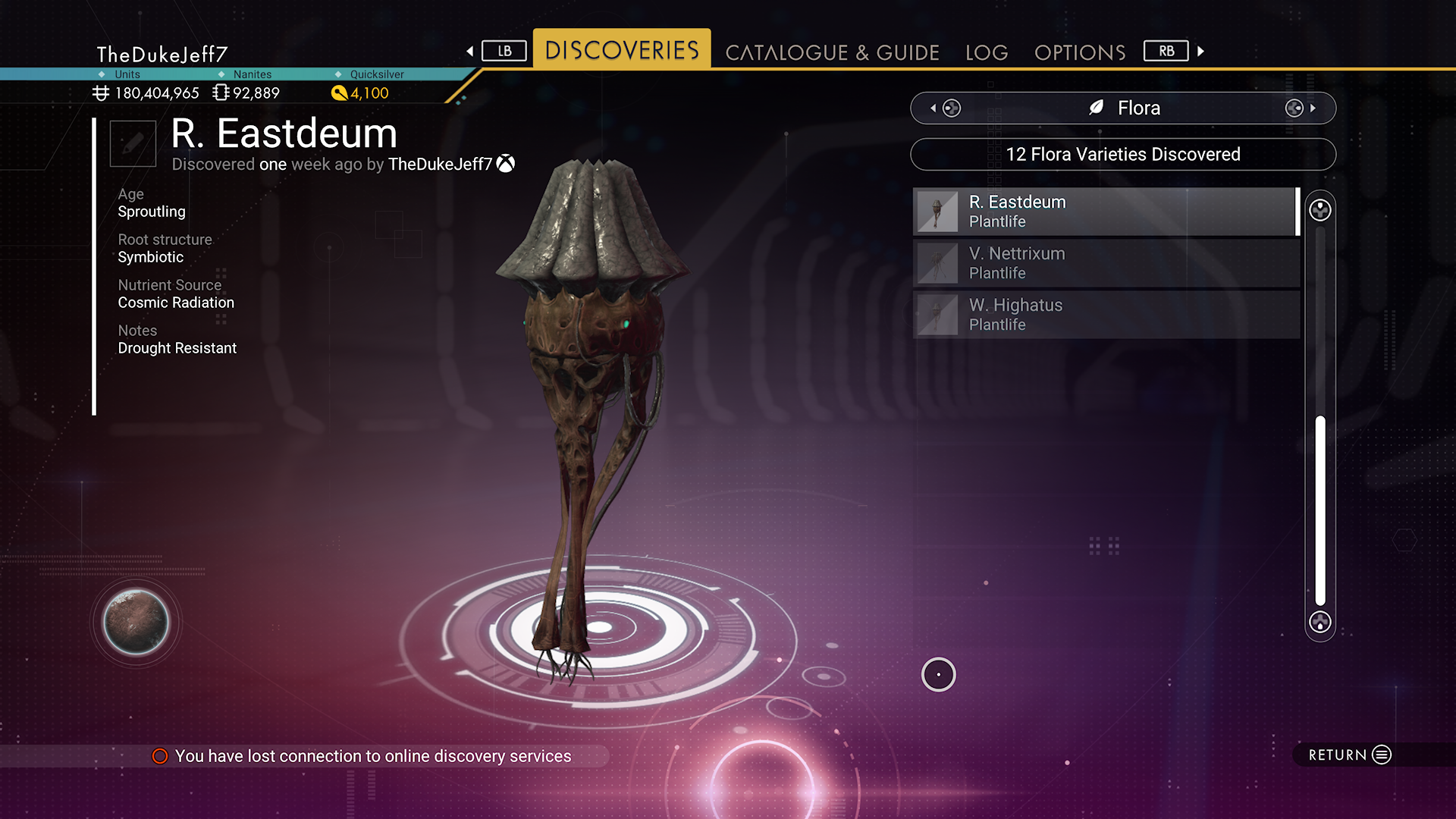
Task: Pick the W. Highatus plantlife row
Action: (1106, 315)
